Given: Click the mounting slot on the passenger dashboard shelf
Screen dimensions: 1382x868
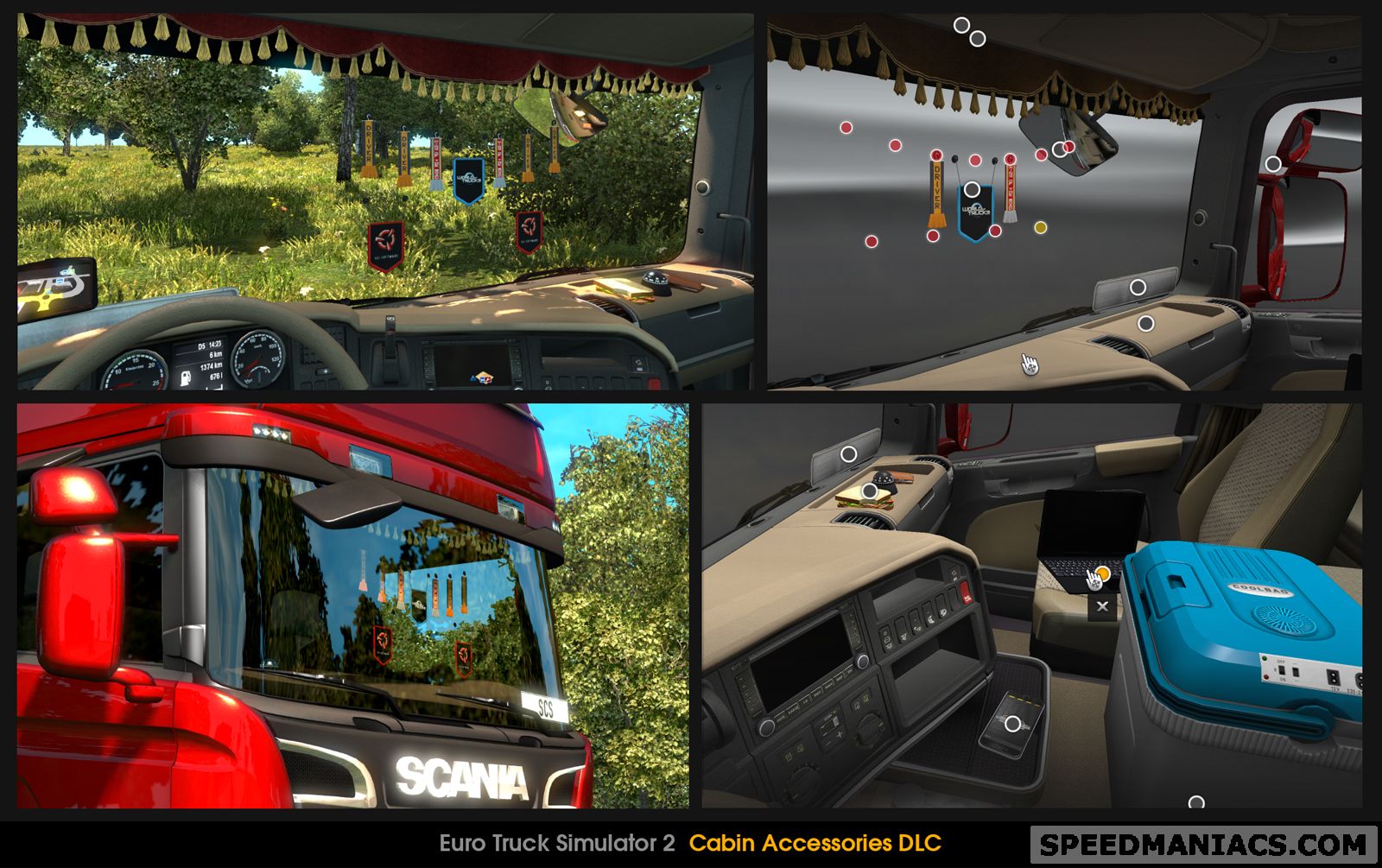Looking at the screenshot, I should tap(1137, 288).
